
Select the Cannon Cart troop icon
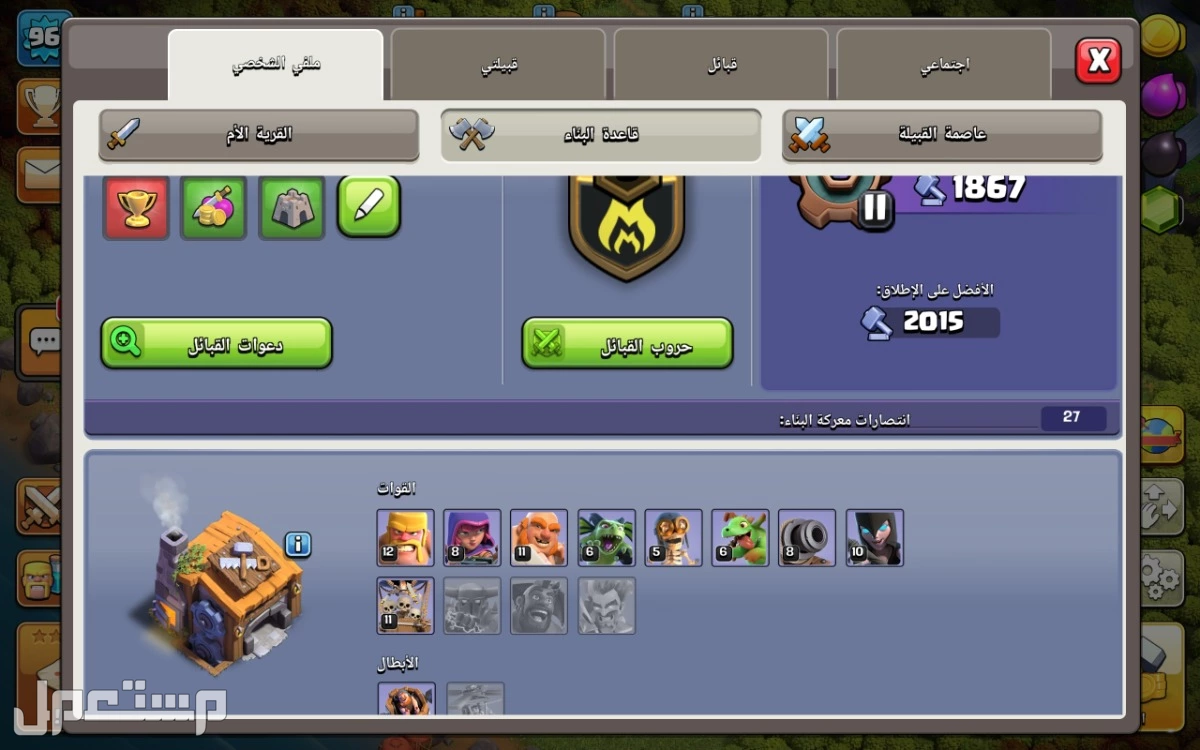[x=807, y=538]
